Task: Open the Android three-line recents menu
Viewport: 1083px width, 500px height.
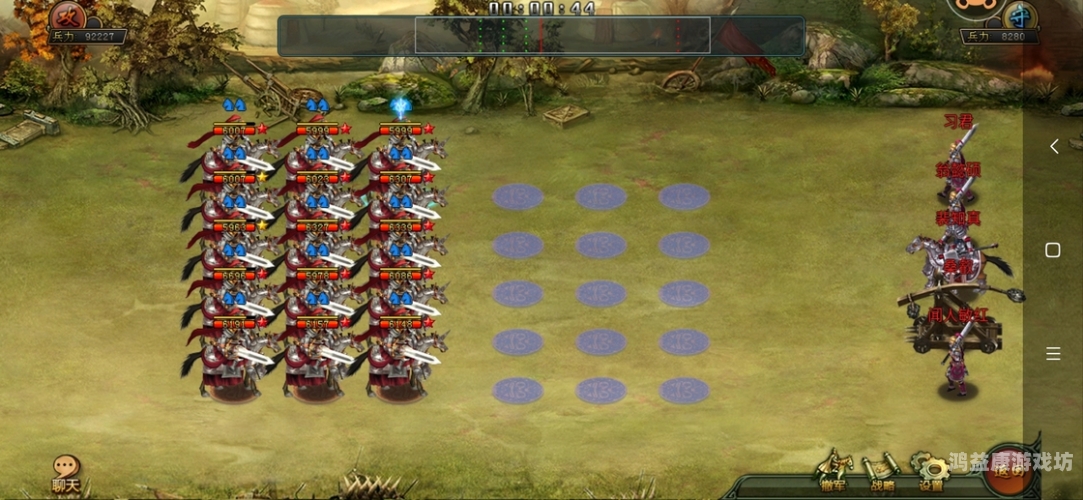Action: (x=1053, y=353)
